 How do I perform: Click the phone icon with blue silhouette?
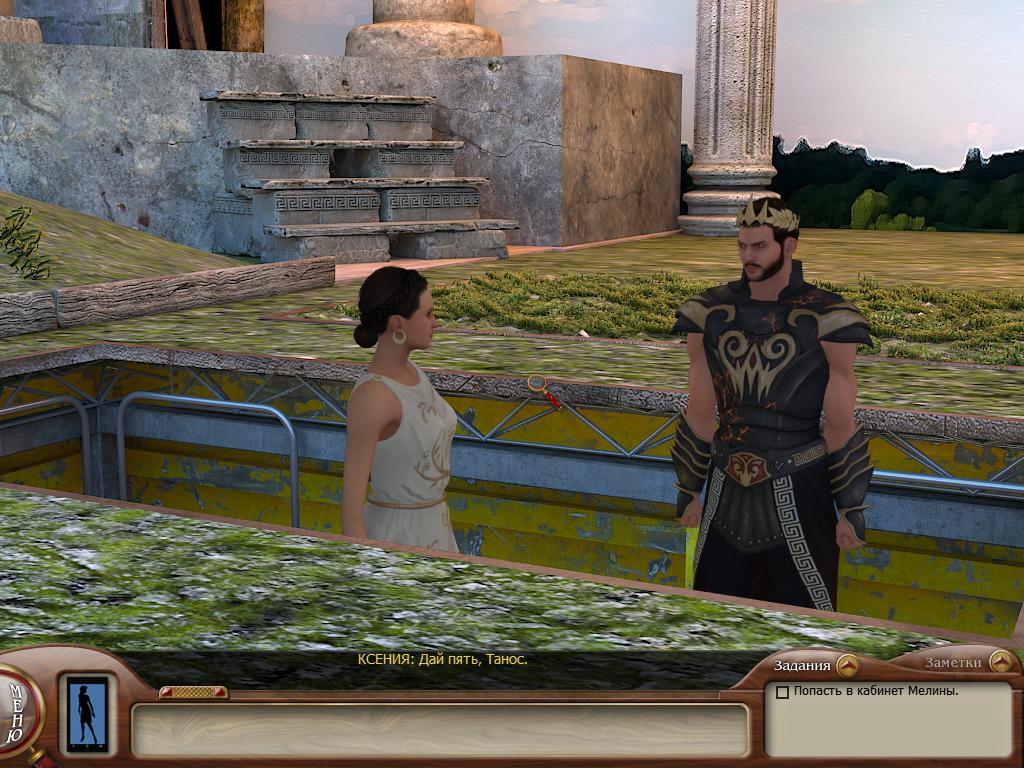(87, 714)
